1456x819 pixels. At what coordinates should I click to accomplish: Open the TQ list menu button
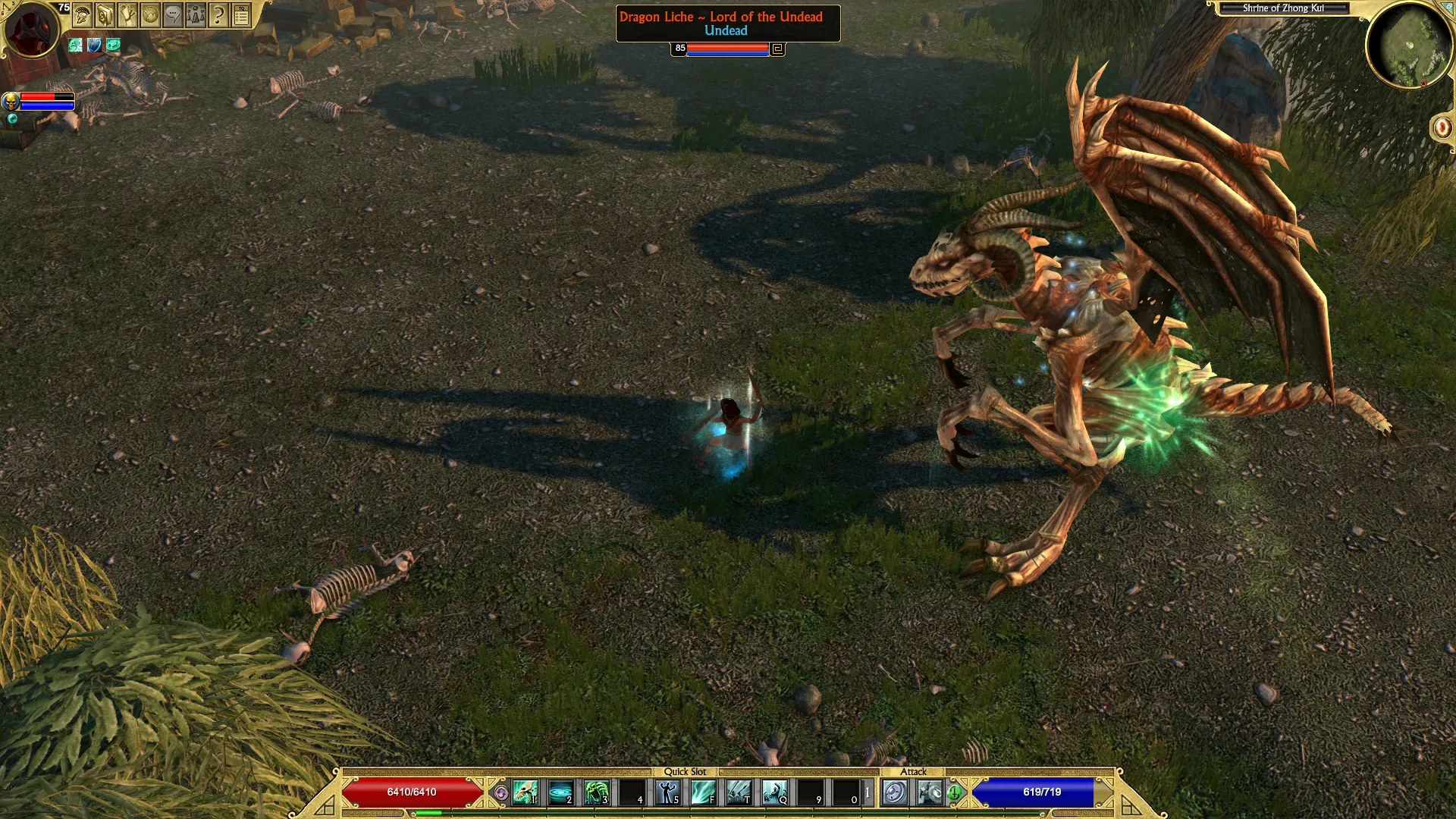click(x=241, y=15)
